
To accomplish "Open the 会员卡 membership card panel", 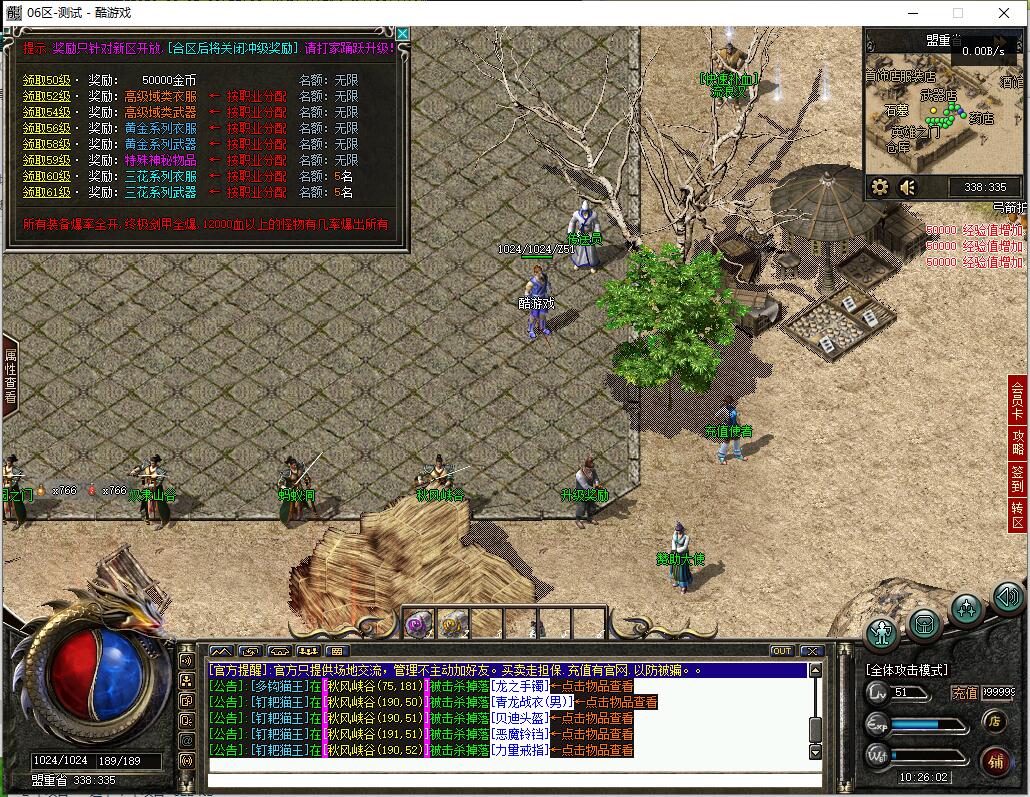I will [1018, 400].
